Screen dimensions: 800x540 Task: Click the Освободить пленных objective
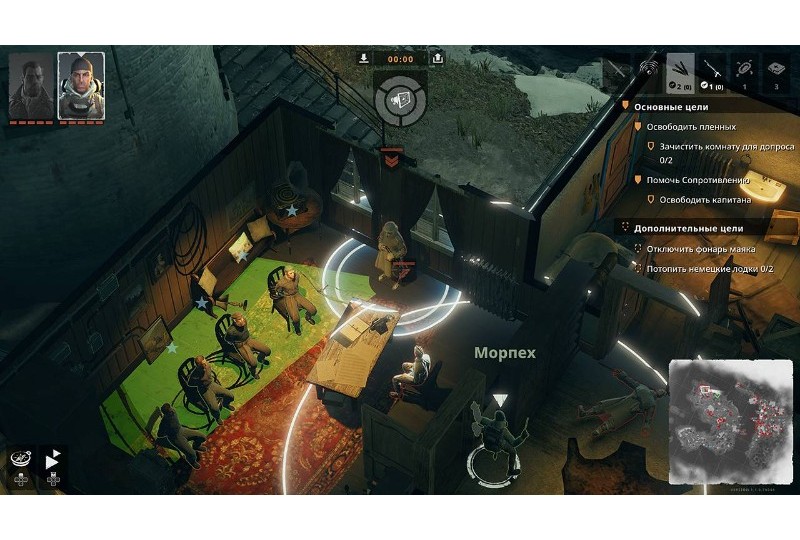(690, 127)
